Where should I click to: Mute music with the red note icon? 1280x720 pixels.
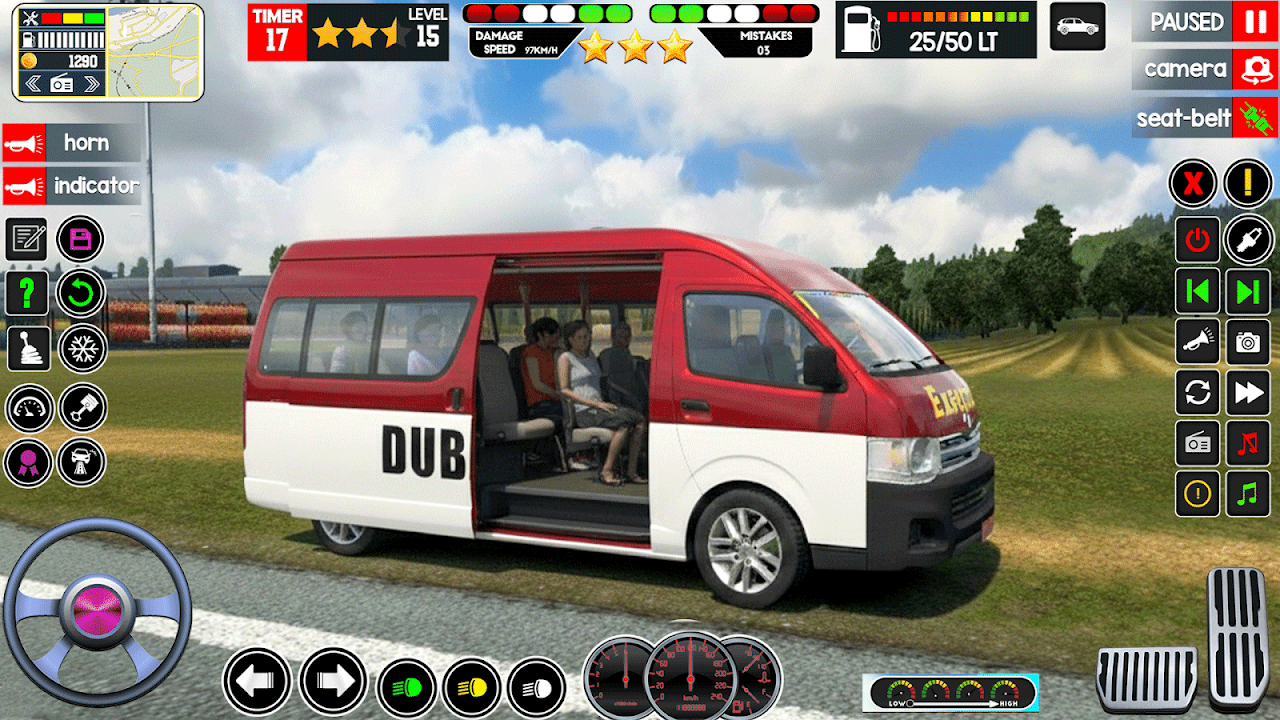(x=1248, y=442)
